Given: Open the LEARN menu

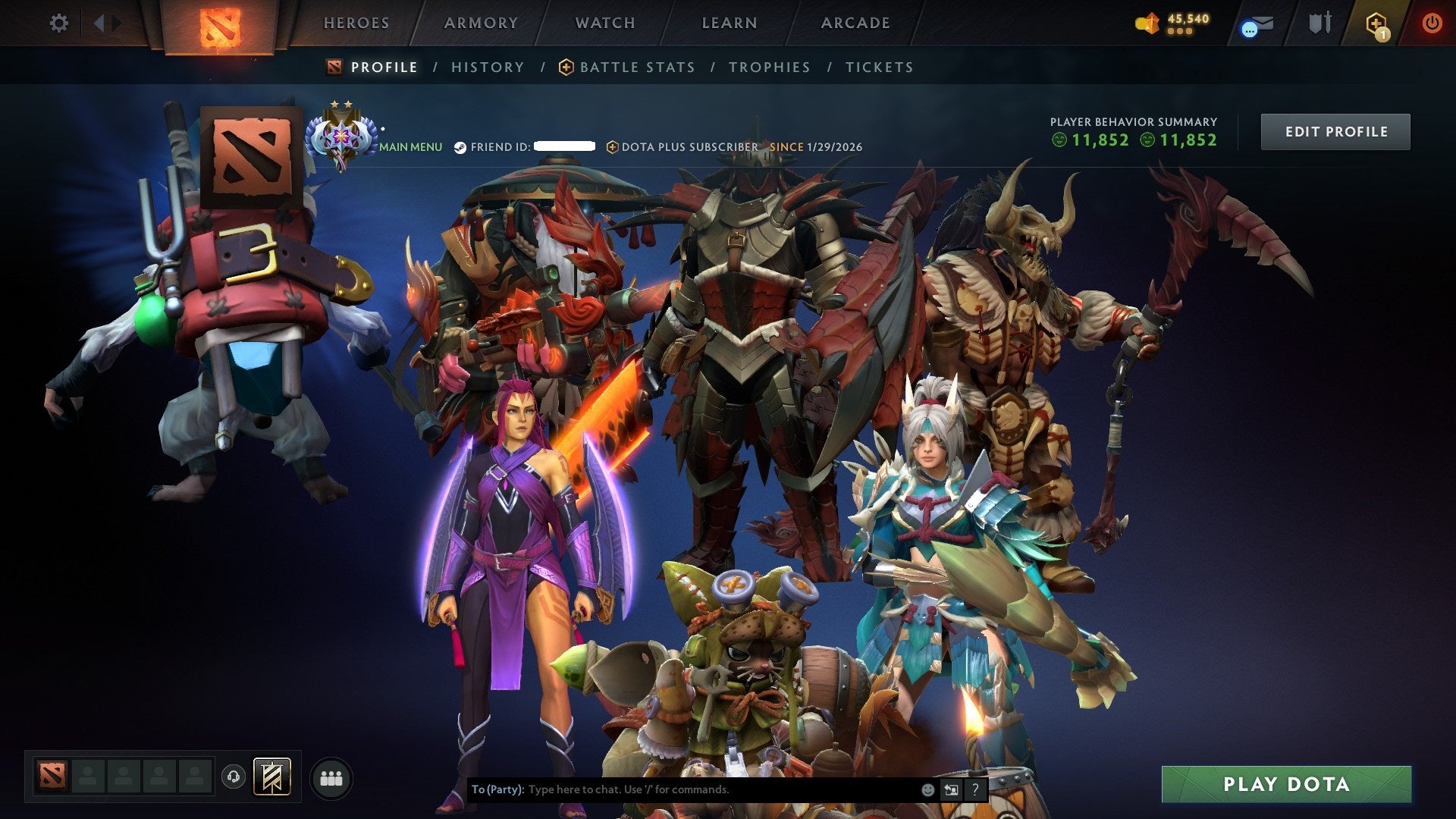Looking at the screenshot, I should (727, 23).
